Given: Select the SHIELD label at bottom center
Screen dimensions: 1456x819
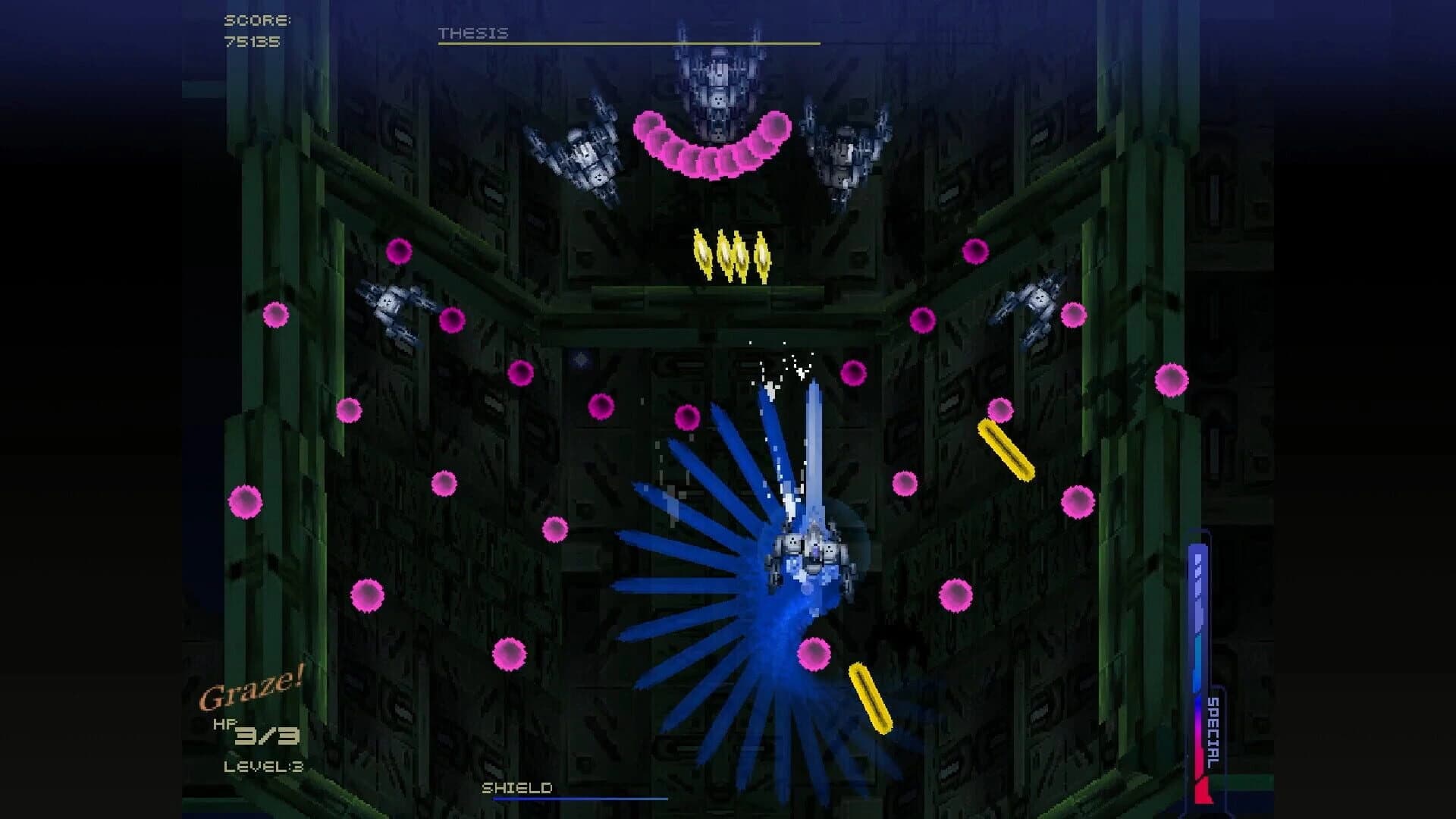Looking at the screenshot, I should tap(516, 789).
